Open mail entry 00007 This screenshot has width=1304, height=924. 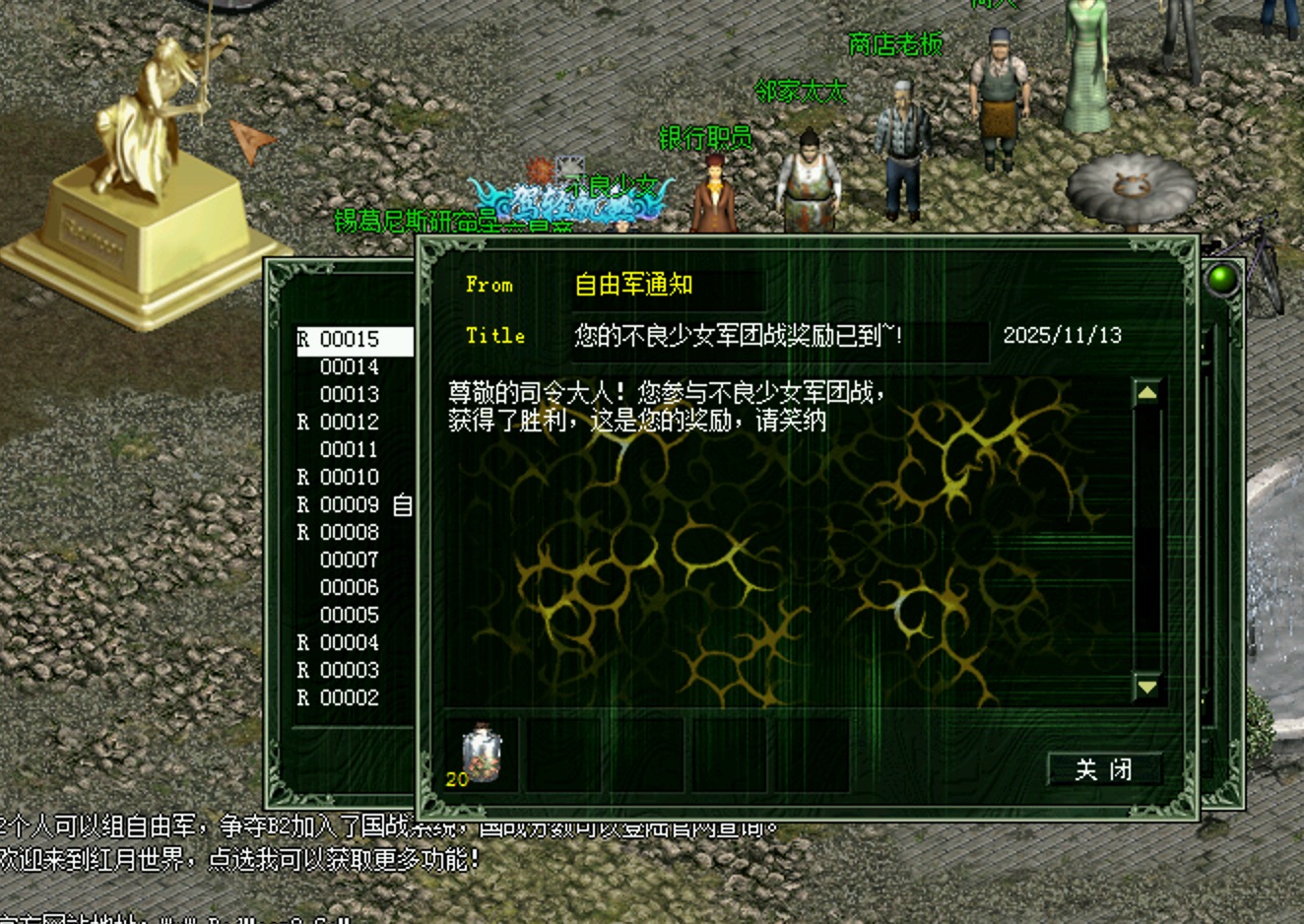[x=350, y=561]
